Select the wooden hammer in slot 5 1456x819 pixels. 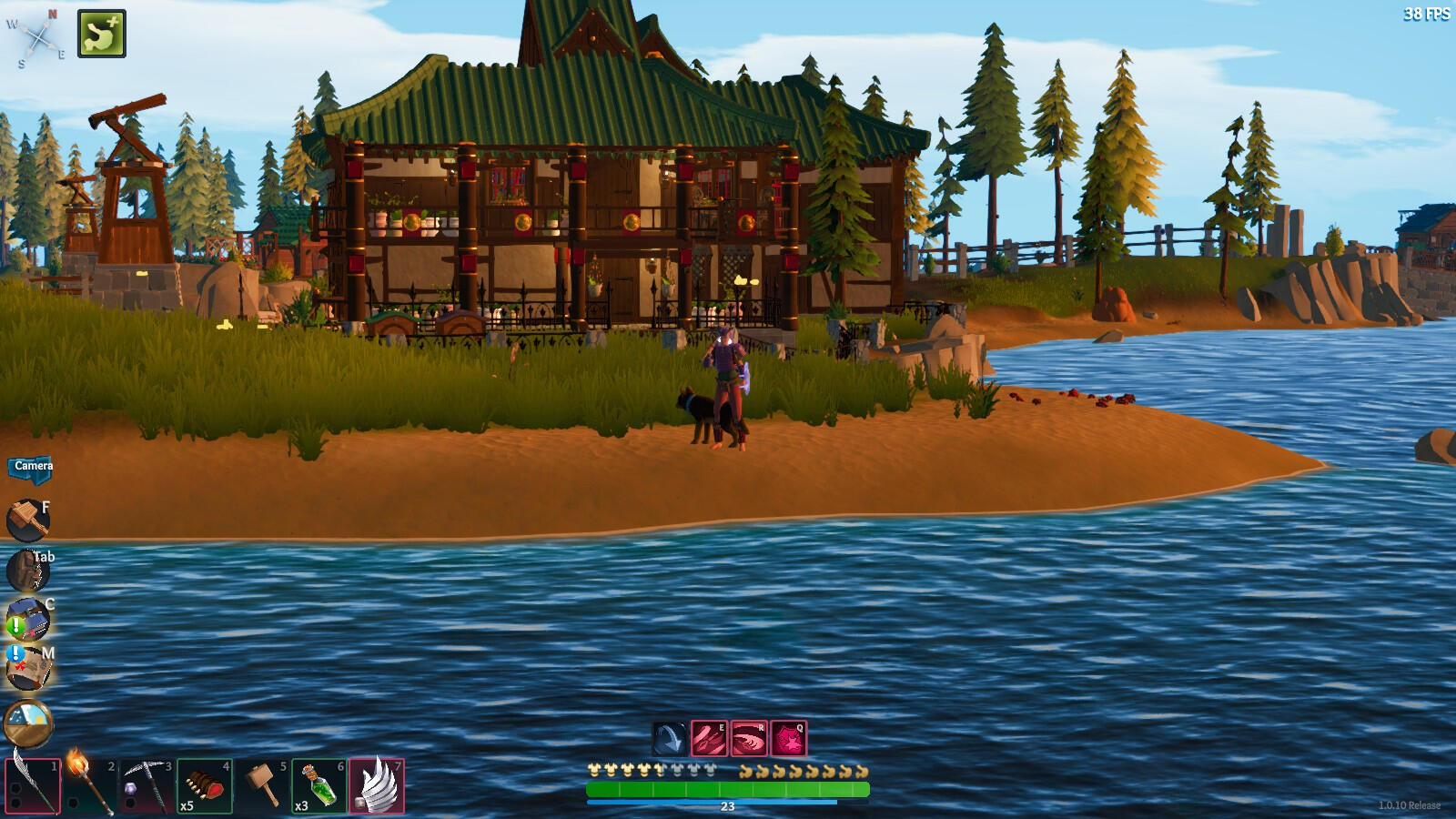[x=262, y=785]
